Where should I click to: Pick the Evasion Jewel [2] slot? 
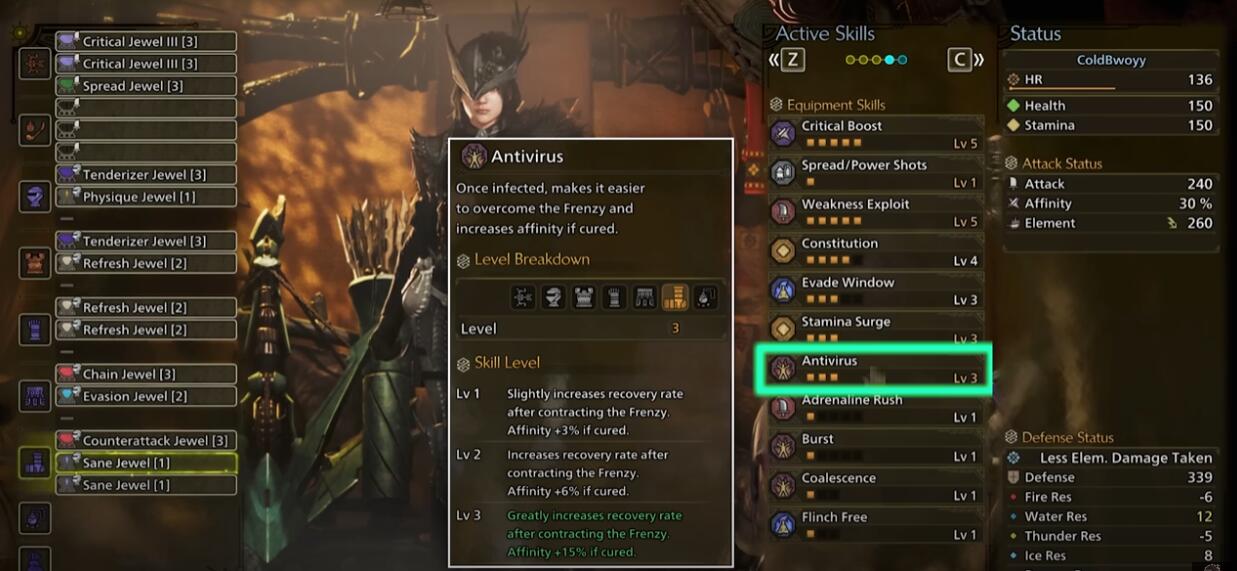145,396
